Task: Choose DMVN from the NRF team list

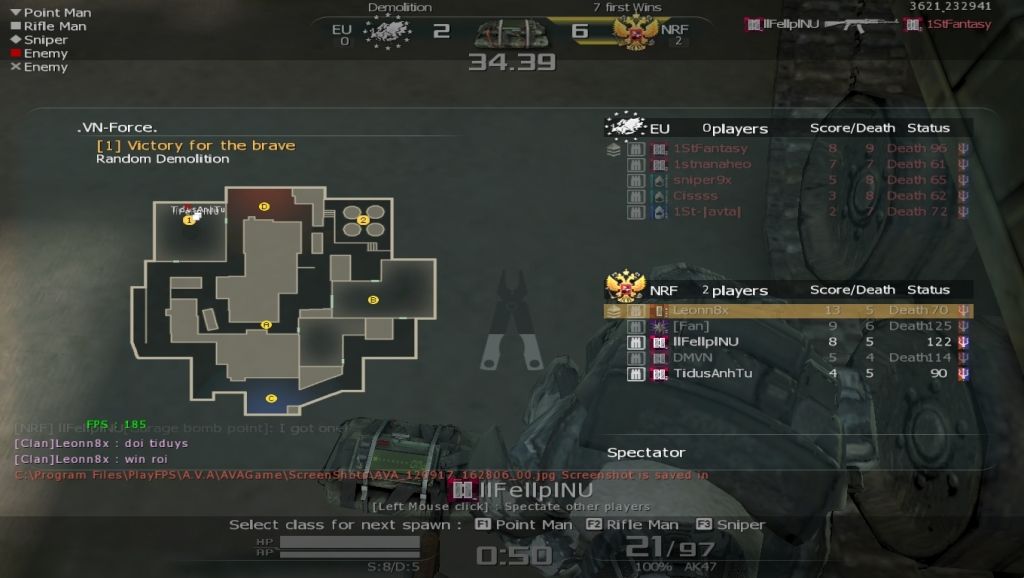Action: pyautogui.click(x=693, y=357)
